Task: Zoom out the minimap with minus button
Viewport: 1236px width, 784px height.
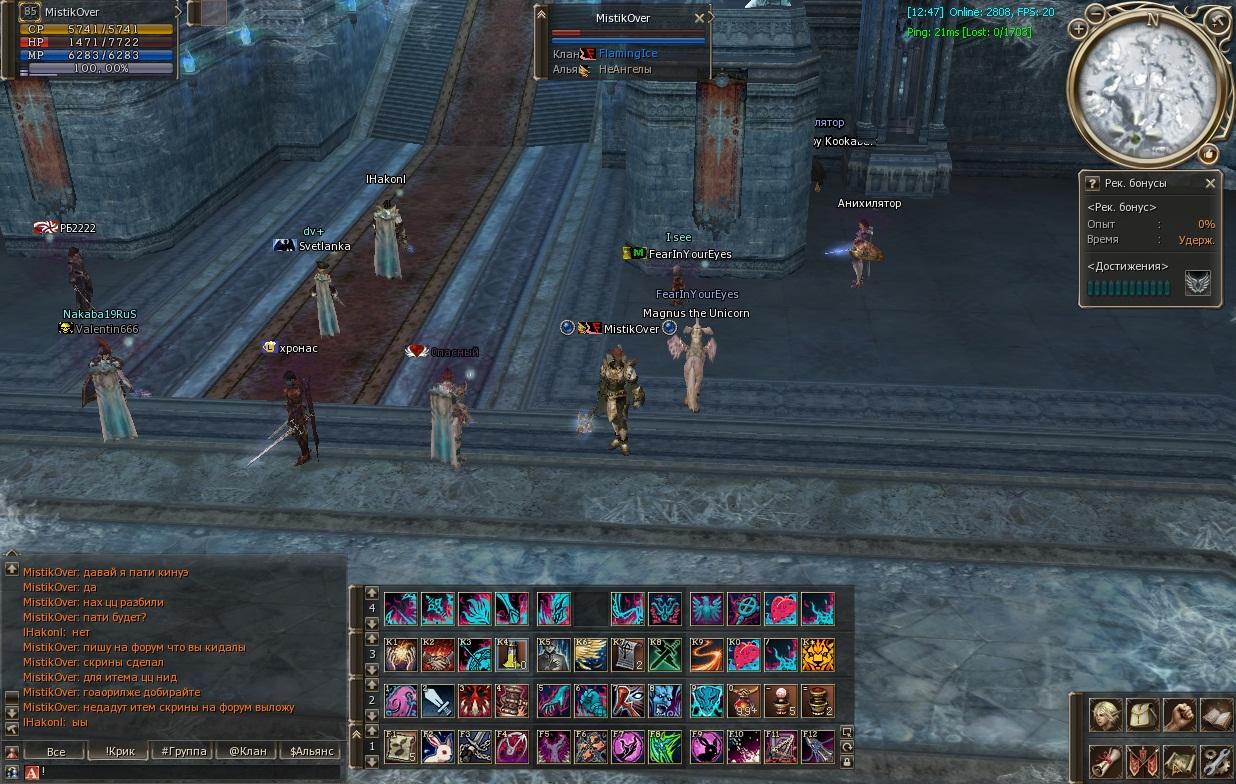Action: pyautogui.click(x=1096, y=14)
